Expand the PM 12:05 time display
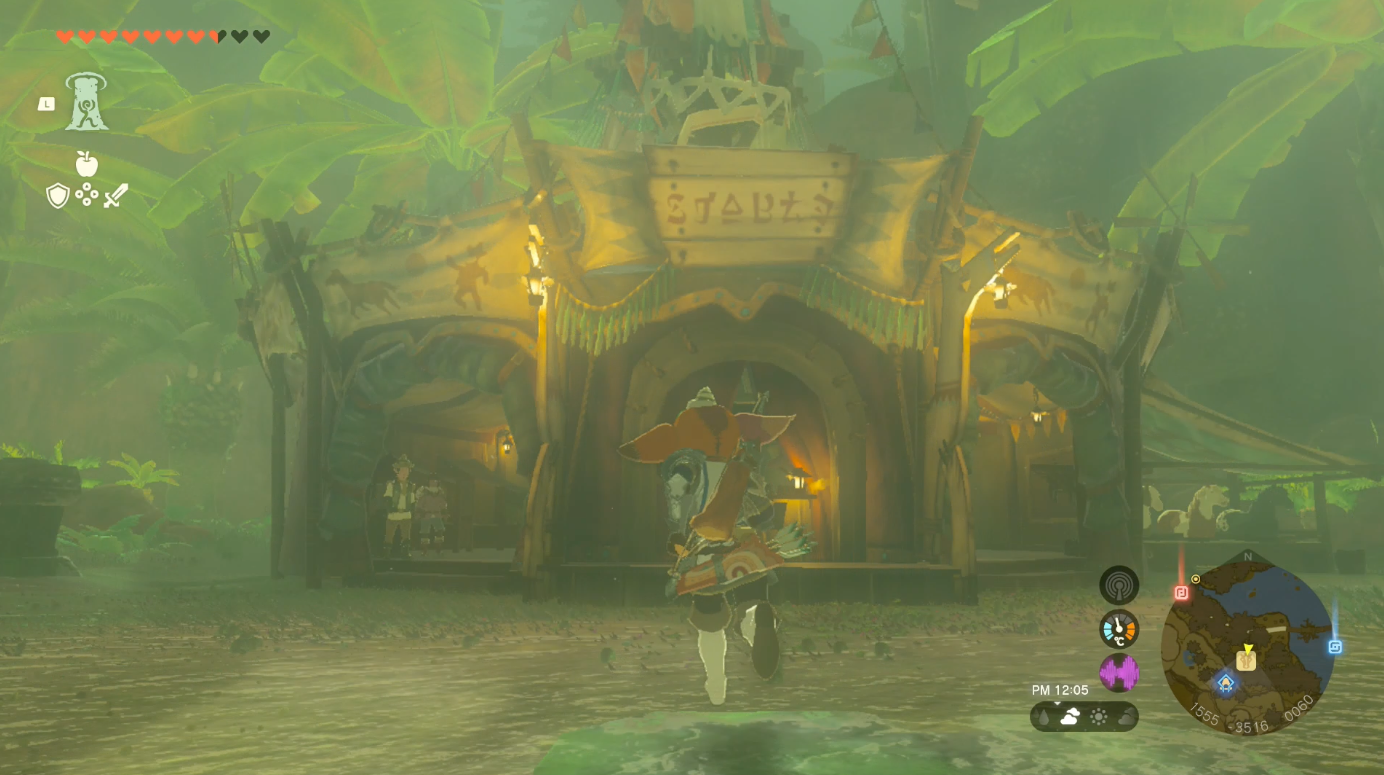1384x775 pixels. click(x=1060, y=690)
